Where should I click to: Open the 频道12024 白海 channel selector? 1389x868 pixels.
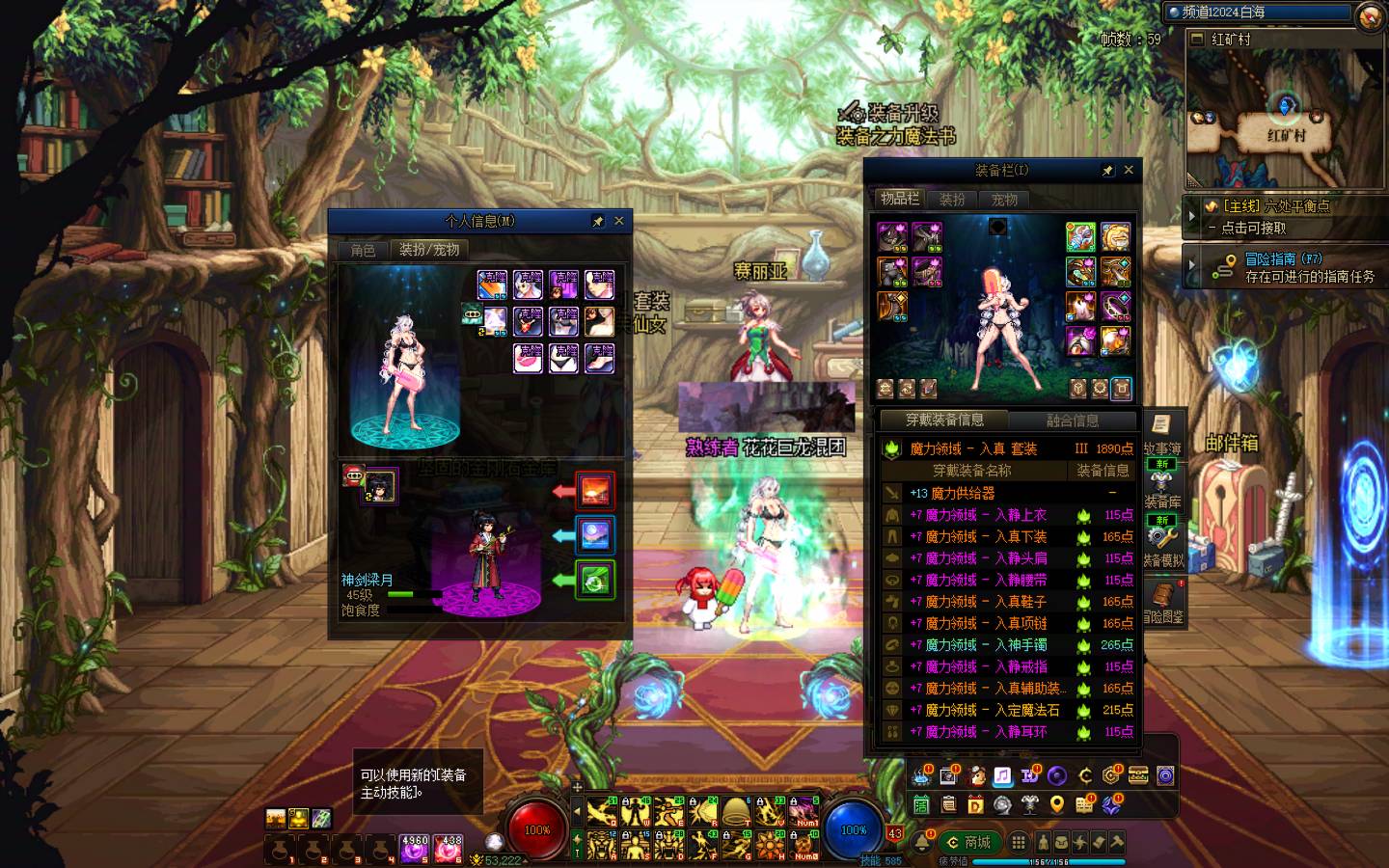[1258, 13]
